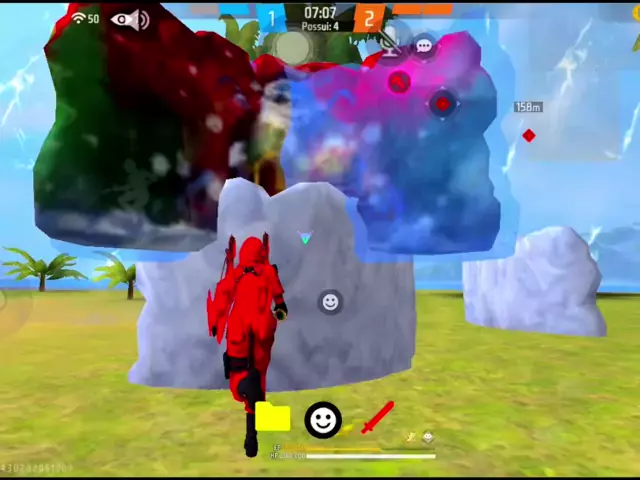Open the quick chat speech bubble
This screenshot has height=480, width=640.
424,46
